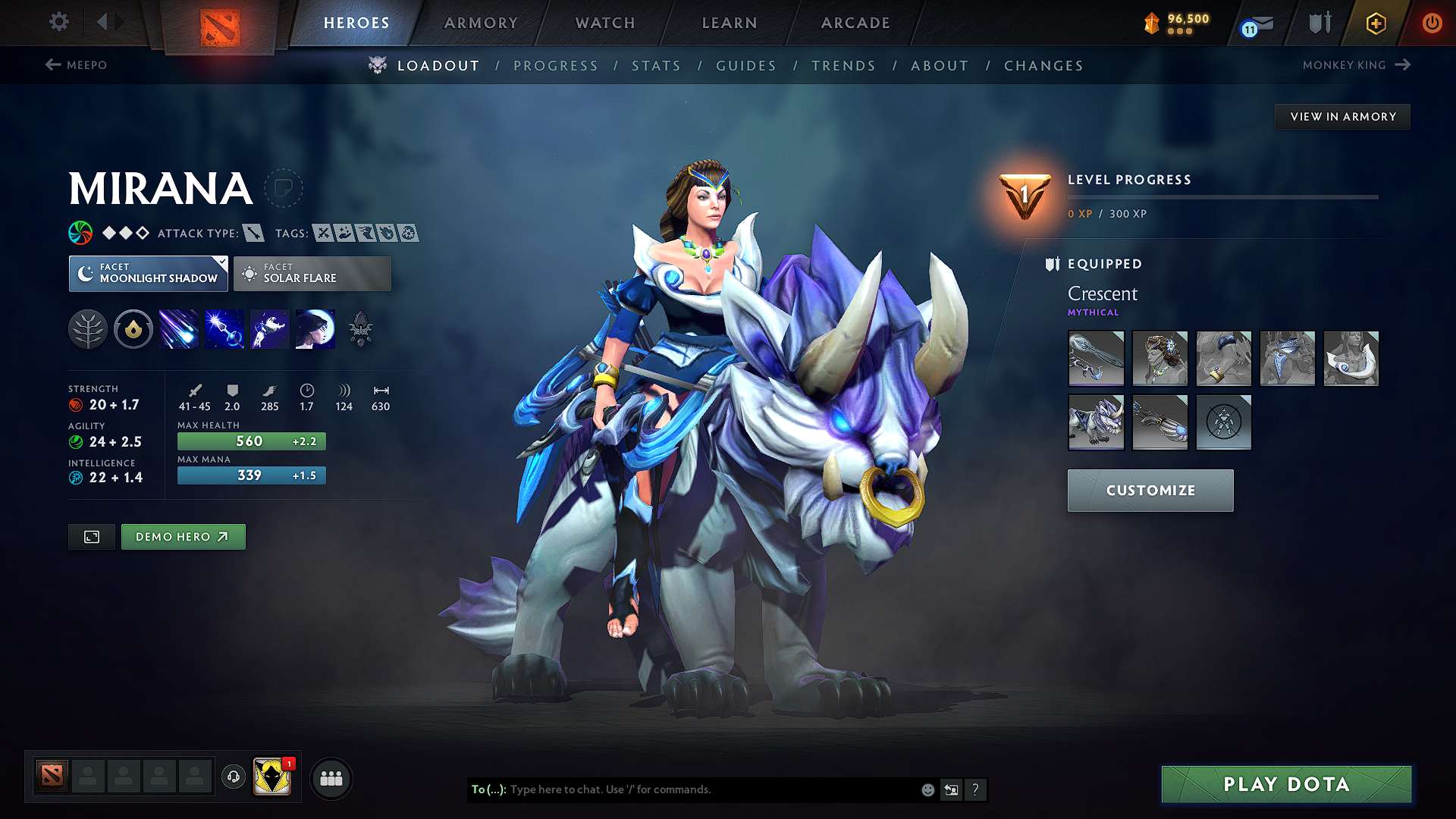This screenshot has width=1456, height=819.
Task: Click Mirana's XP level progress bar
Action: (x=1221, y=197)
